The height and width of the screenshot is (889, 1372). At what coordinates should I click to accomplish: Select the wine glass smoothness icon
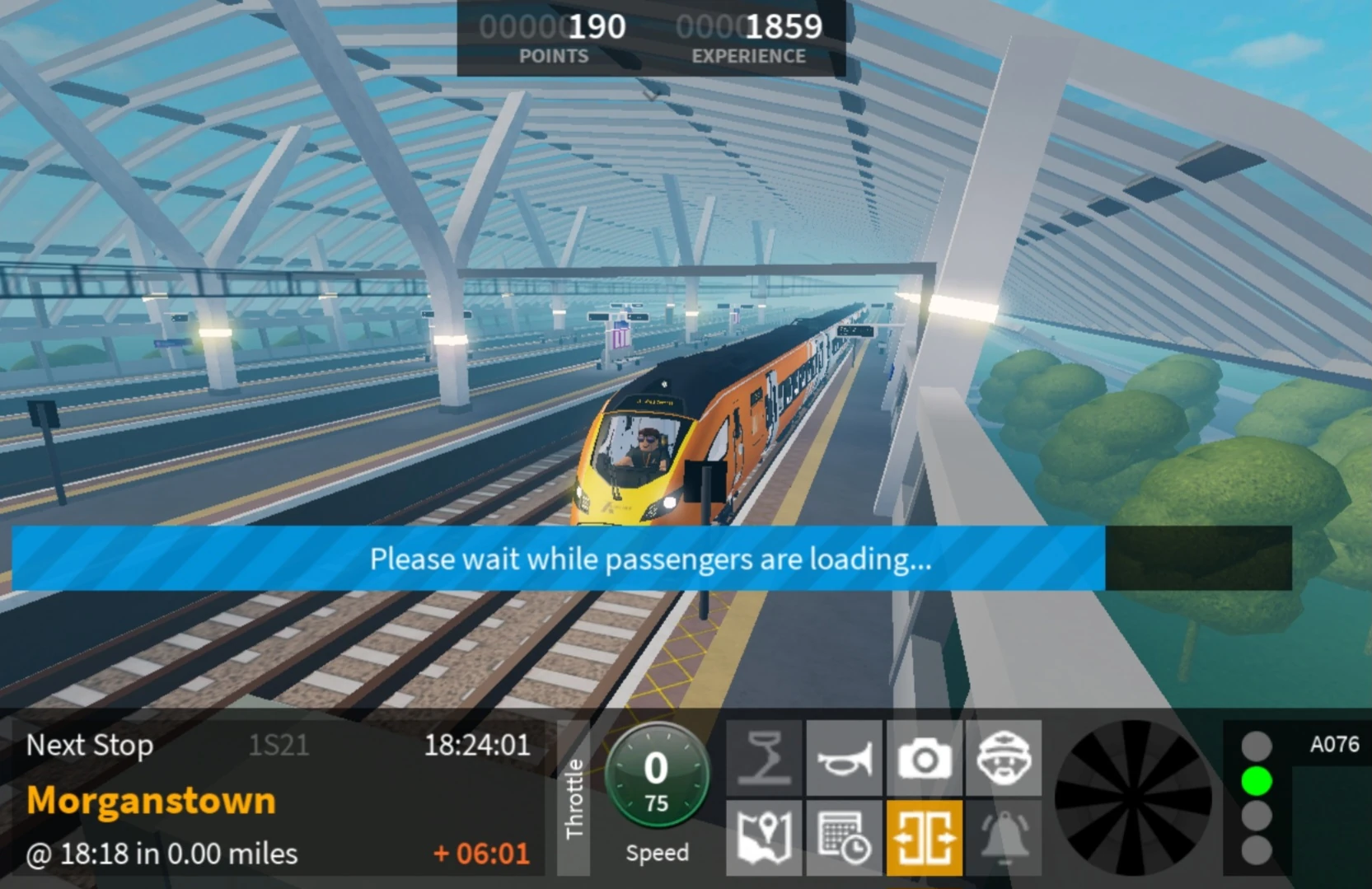763,758
